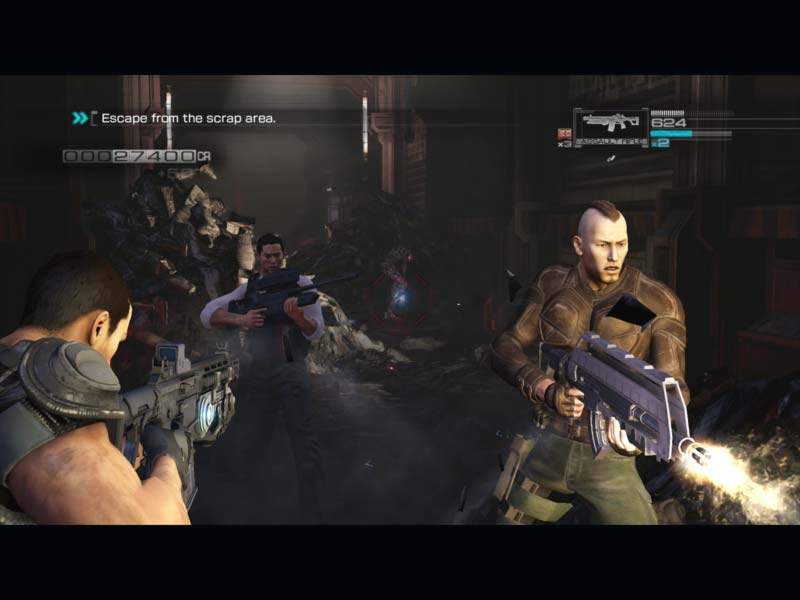Use the red medkit icon
The height and width of the screenshot is (600, 800).
point(564,133)
